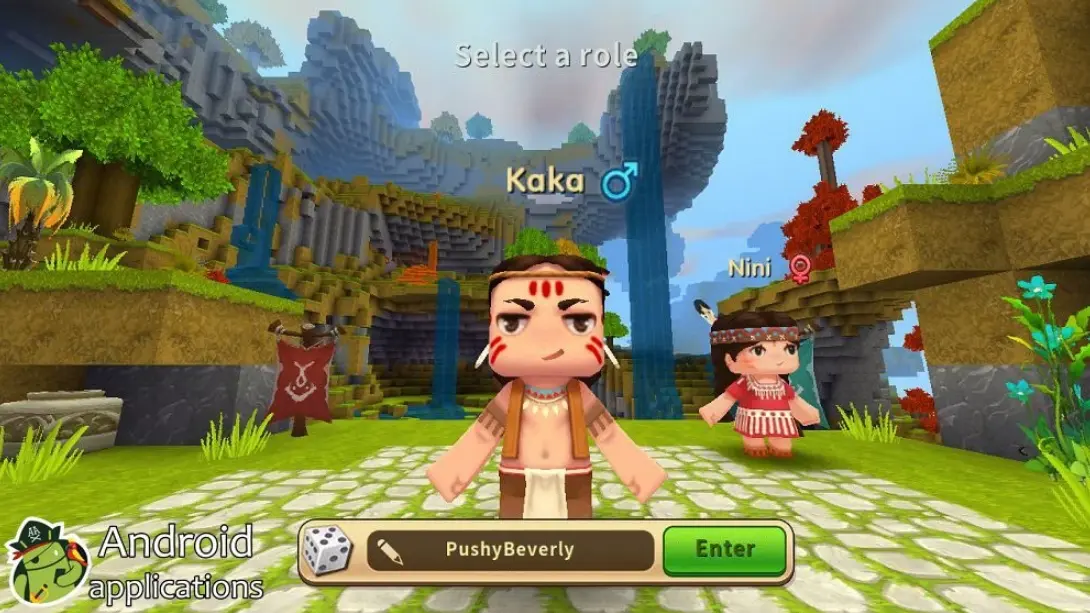Click the green Enter button
Viewport: 1090px width, 613px height.
[725, 549]
